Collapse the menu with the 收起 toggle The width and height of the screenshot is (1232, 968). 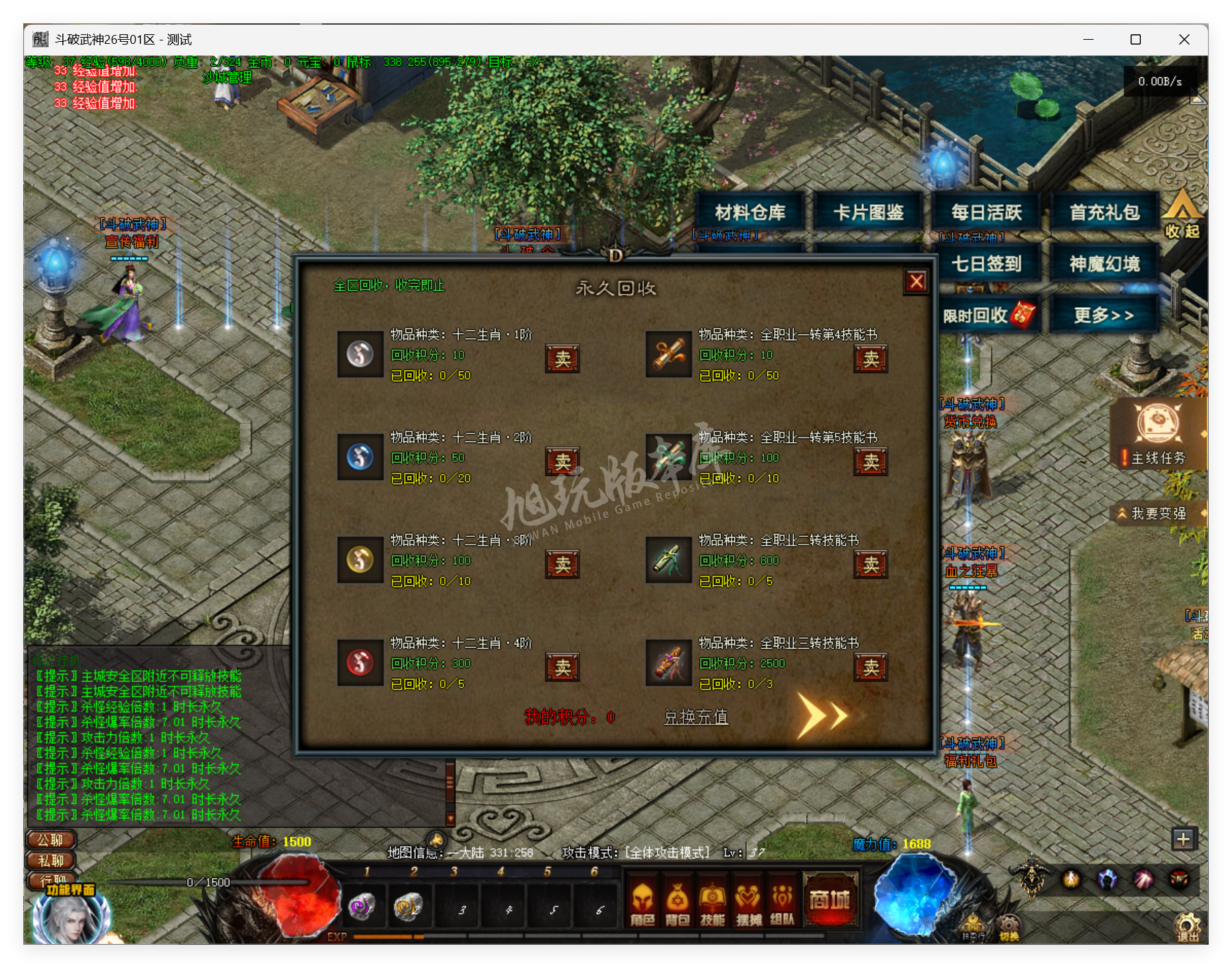[x=1182, y=221]
